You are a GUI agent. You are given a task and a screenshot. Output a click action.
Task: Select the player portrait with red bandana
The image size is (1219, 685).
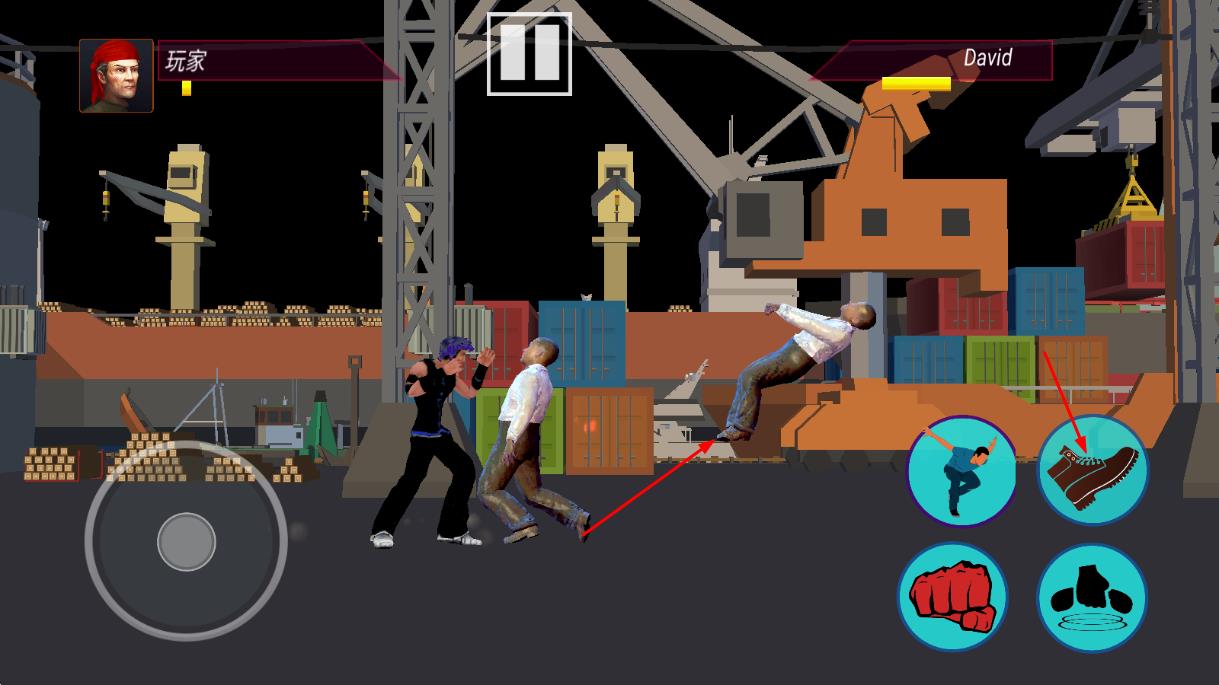(x=116, y=76)
